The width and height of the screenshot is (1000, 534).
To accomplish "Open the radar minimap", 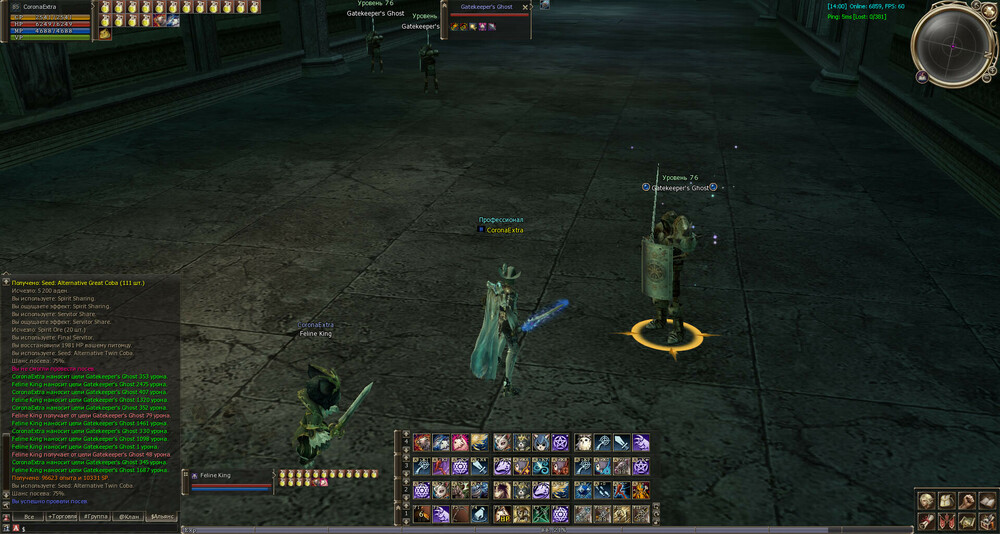I will (x=951, y=45).
